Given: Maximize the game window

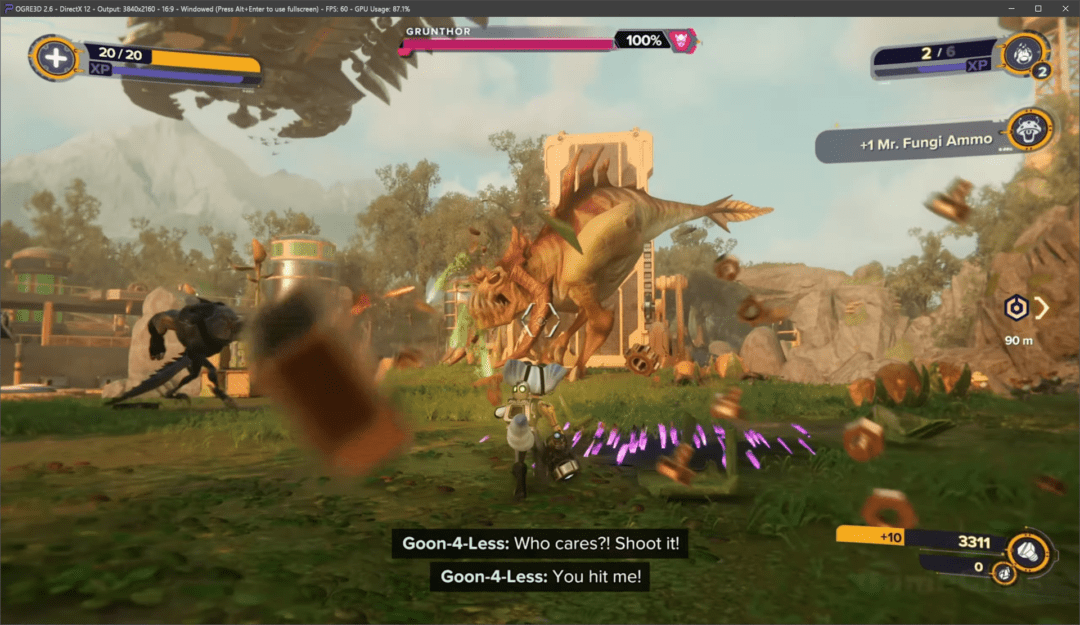Looking at the screenshot, I should point(1037,8).
